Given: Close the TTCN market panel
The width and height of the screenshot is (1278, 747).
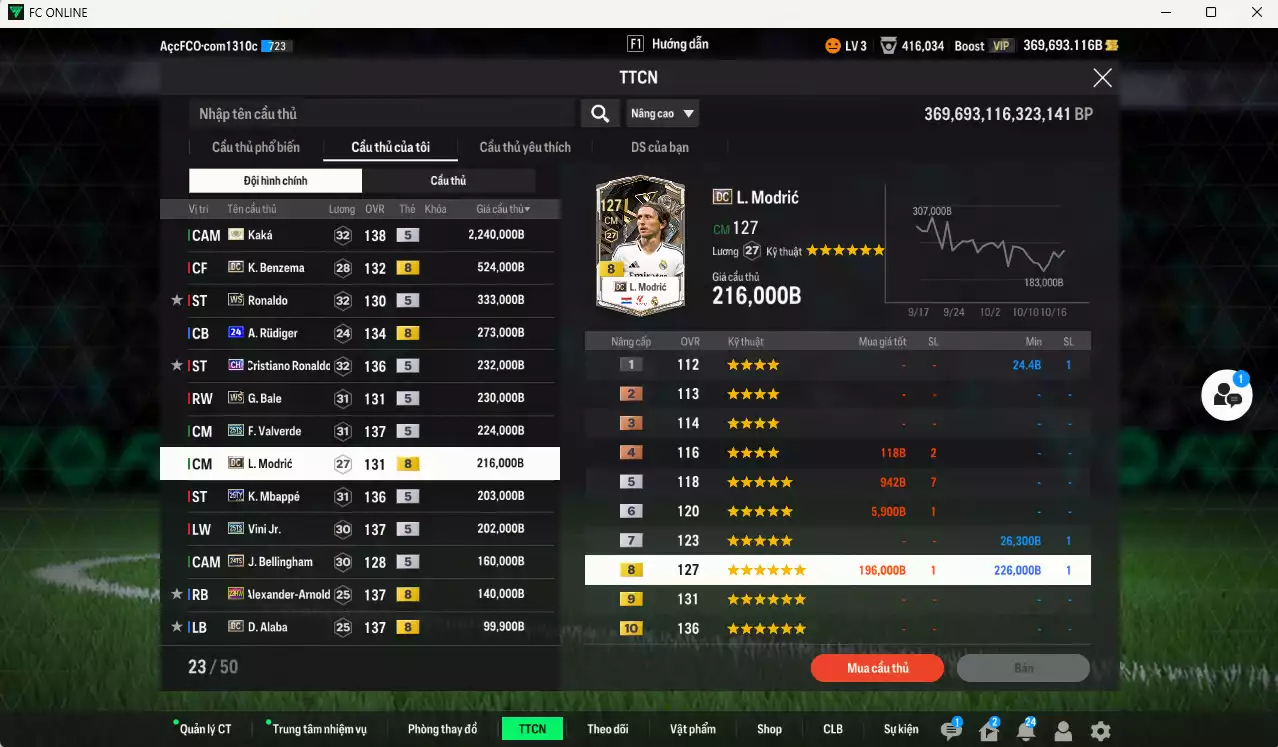Looking at the screenshot, I should click(1102, 78).
